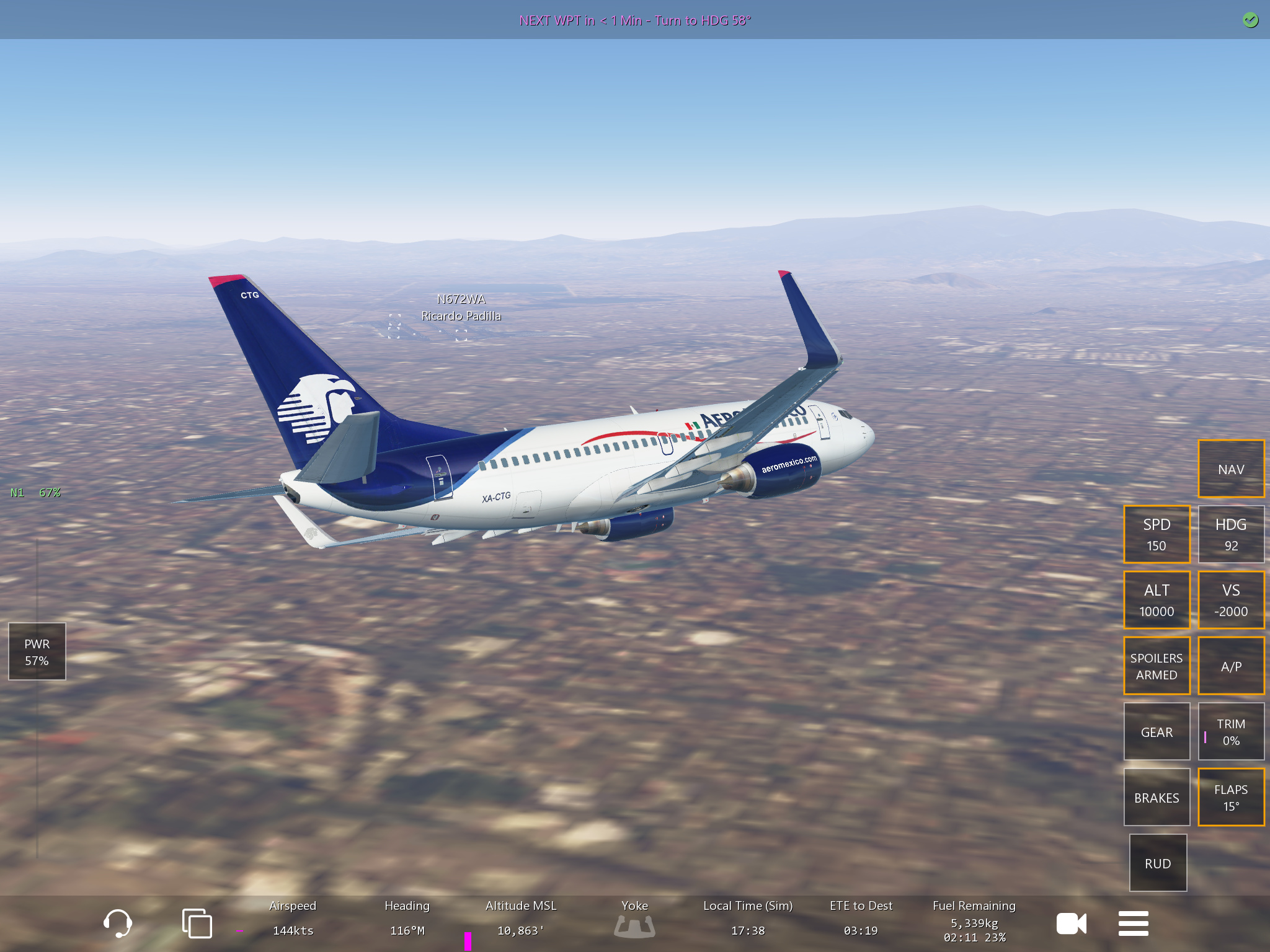Viewport: 1270px width, 952px height.
Task: Activate the RUD rudder control
Action: [1157, 863]
